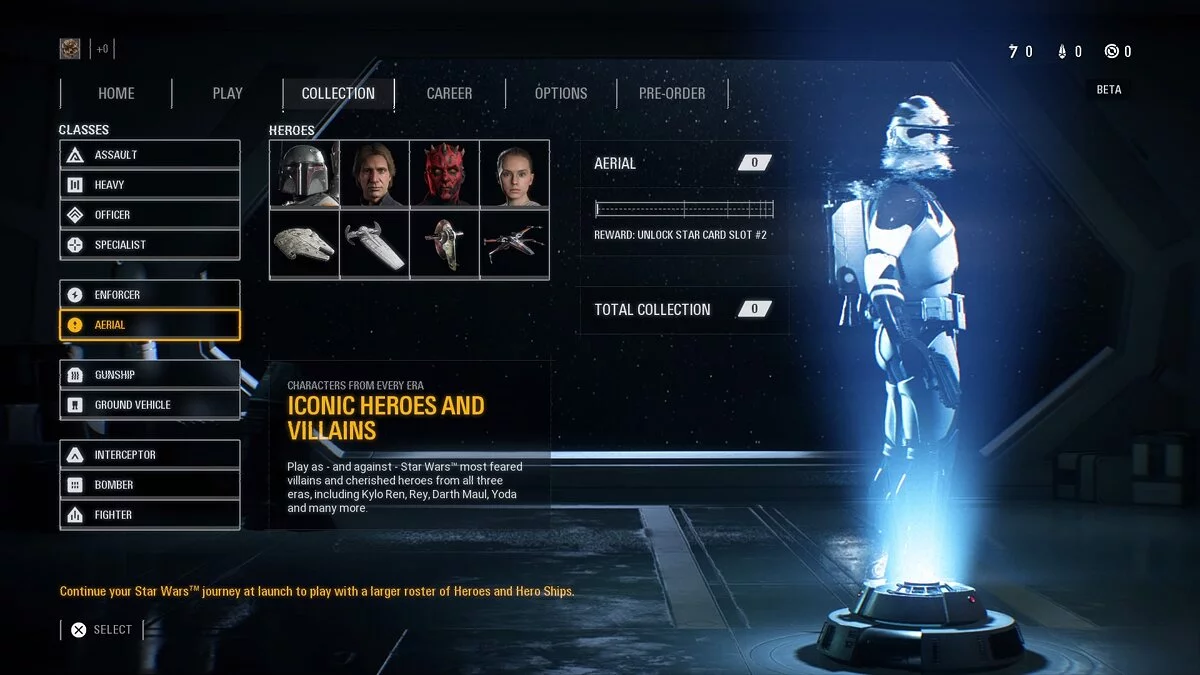The height and width of the screenshot is (675, 1200).
Task: Select the Millennium Falcon hero ship
Action: pyautogui.click(x=304, y=244)
